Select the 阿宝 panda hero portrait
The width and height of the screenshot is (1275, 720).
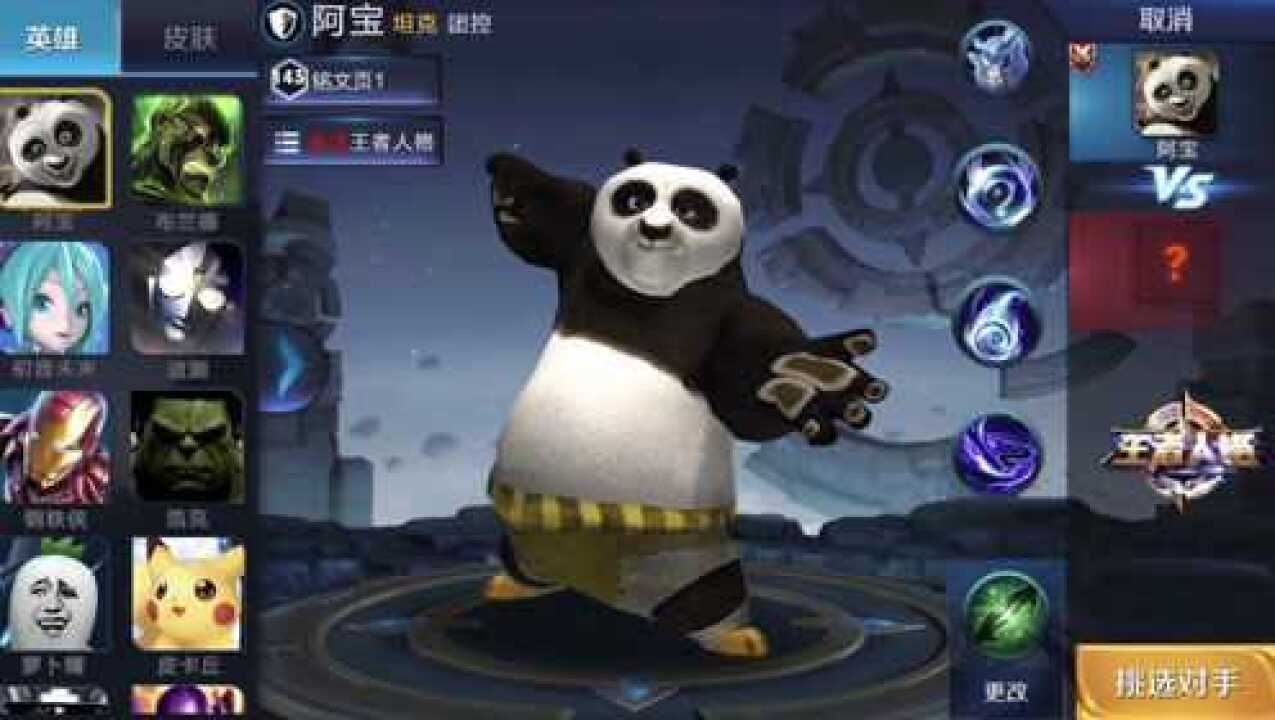point(54,149)
